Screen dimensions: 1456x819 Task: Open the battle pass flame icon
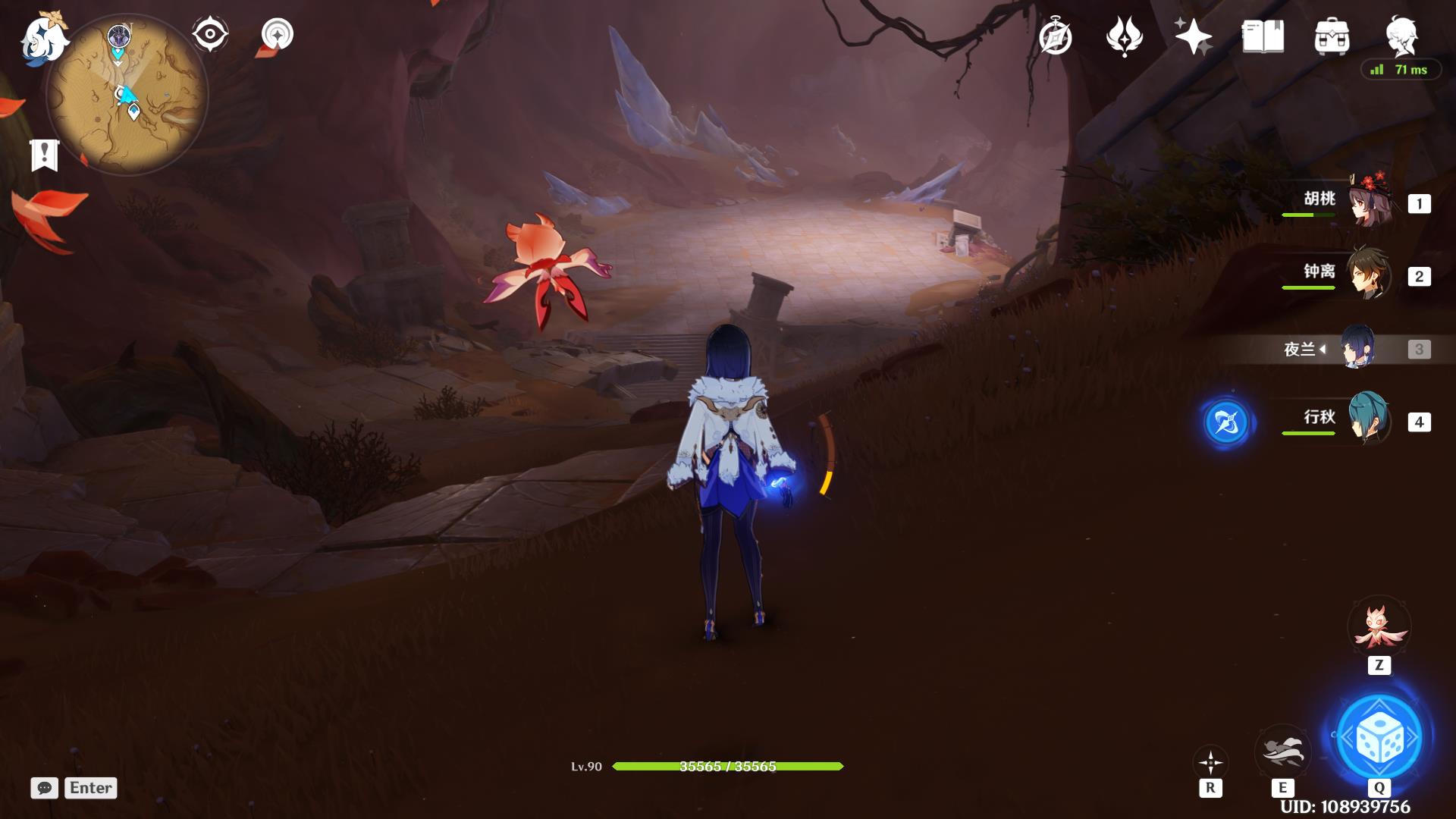click(x=1124, y=36)
